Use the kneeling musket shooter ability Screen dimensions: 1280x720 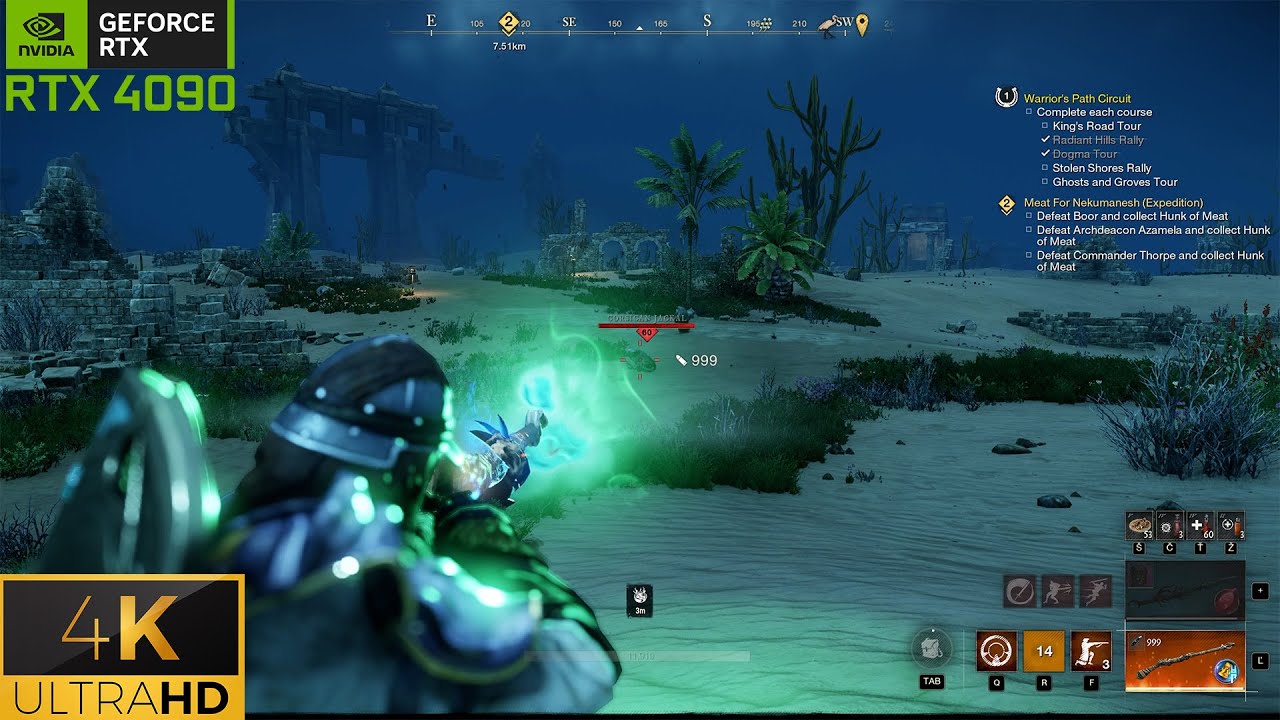pyautogui.click(x=1090, y=651)
